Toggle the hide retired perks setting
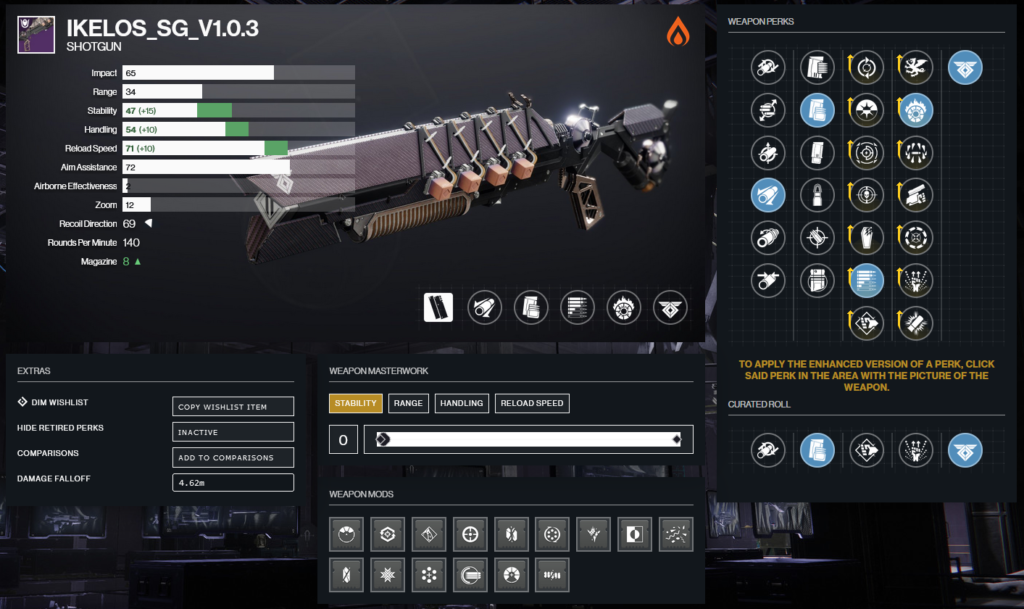The width and height of the screenshot is (1024, 609). tap(233, 432)
